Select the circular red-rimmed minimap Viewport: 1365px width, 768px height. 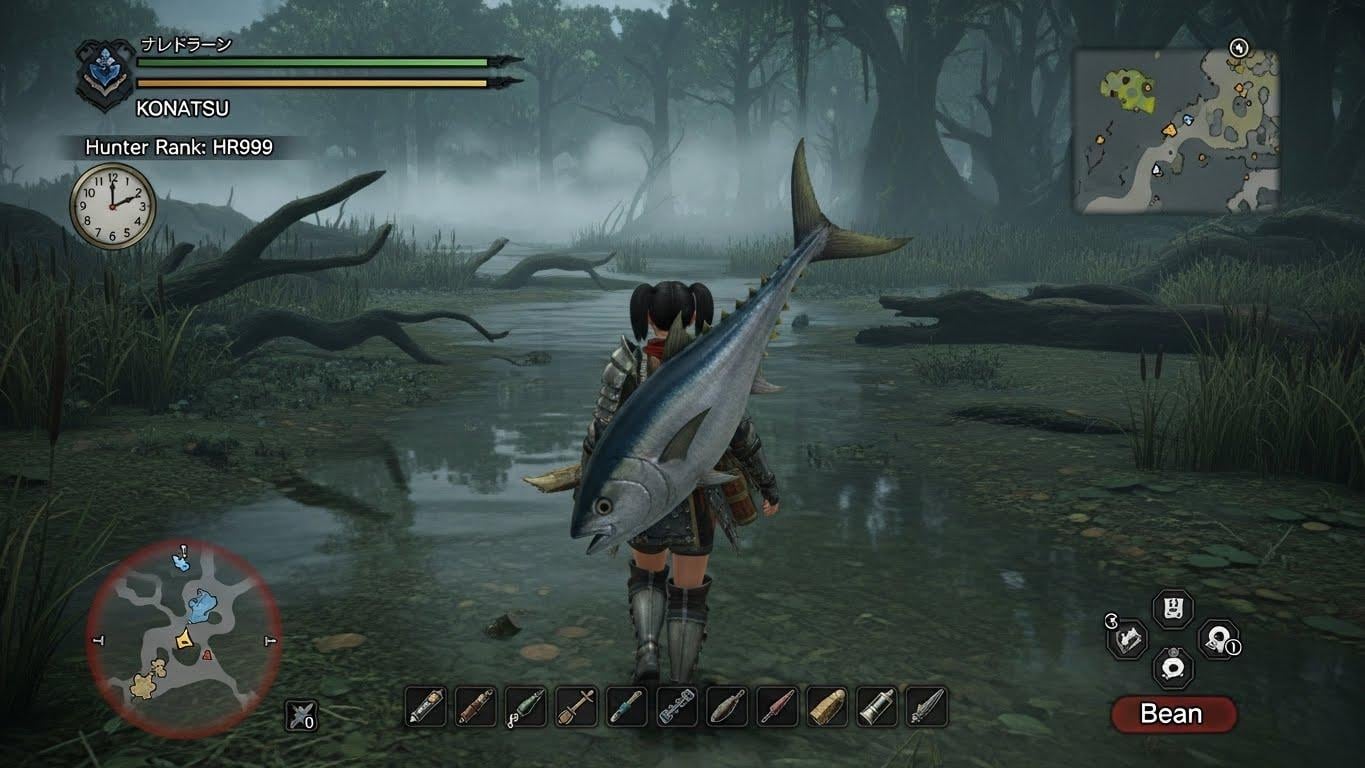tap(183, 640)
